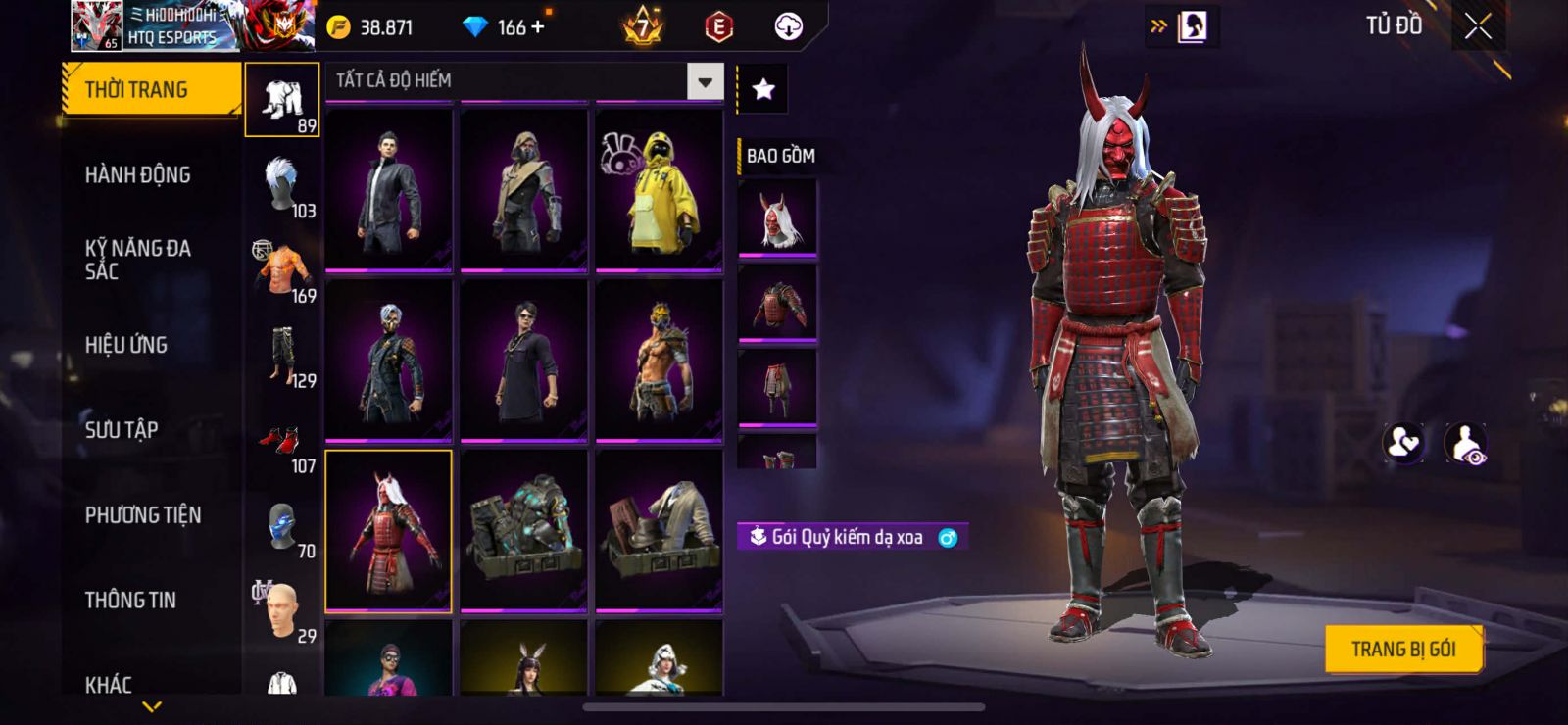Add diamonds with the plus button
The height and width of the screenshot is (725, 1568).
537,27
